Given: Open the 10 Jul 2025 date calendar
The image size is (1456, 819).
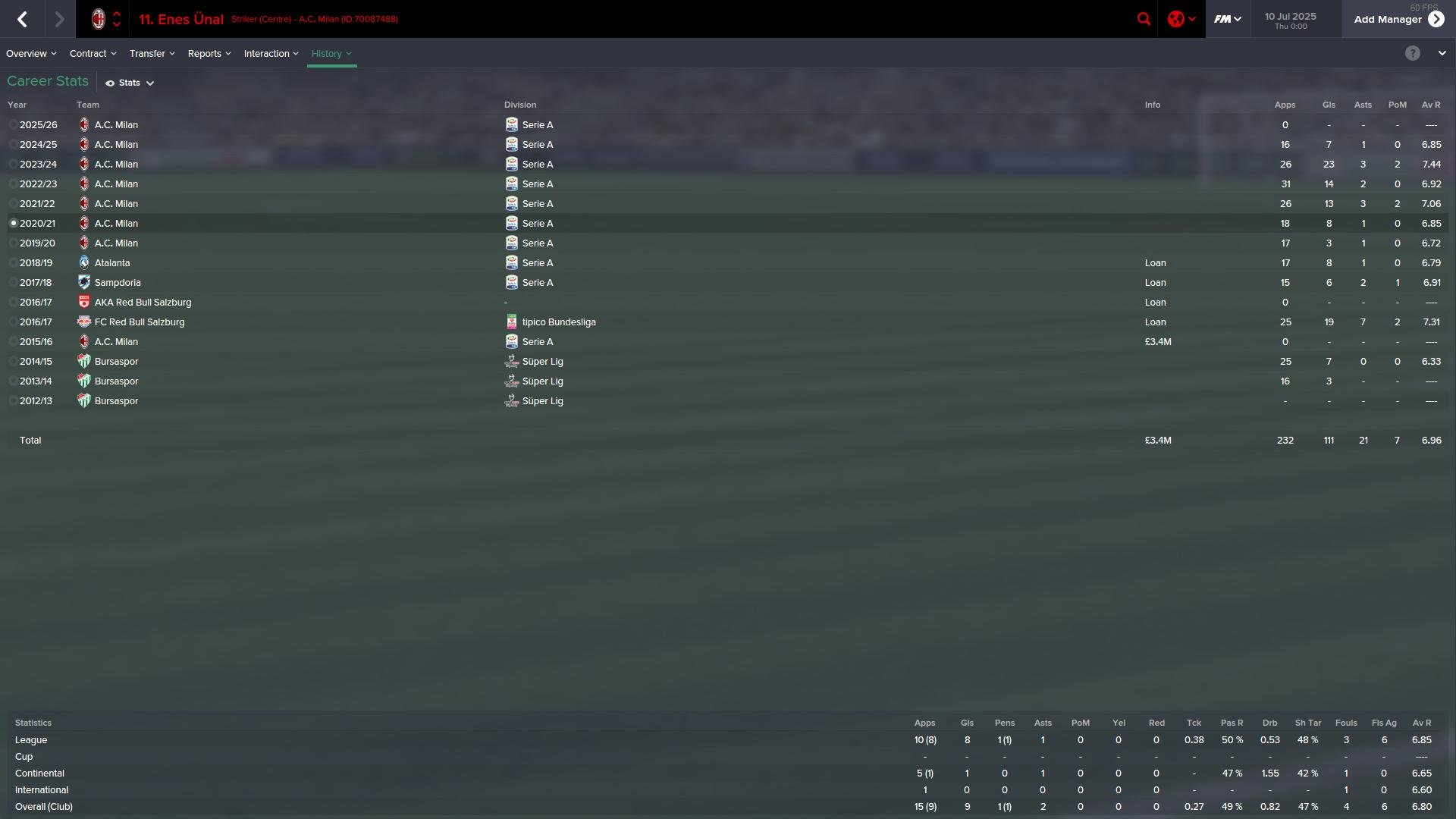Looking at the screenshot, I should coord(1290,20).
